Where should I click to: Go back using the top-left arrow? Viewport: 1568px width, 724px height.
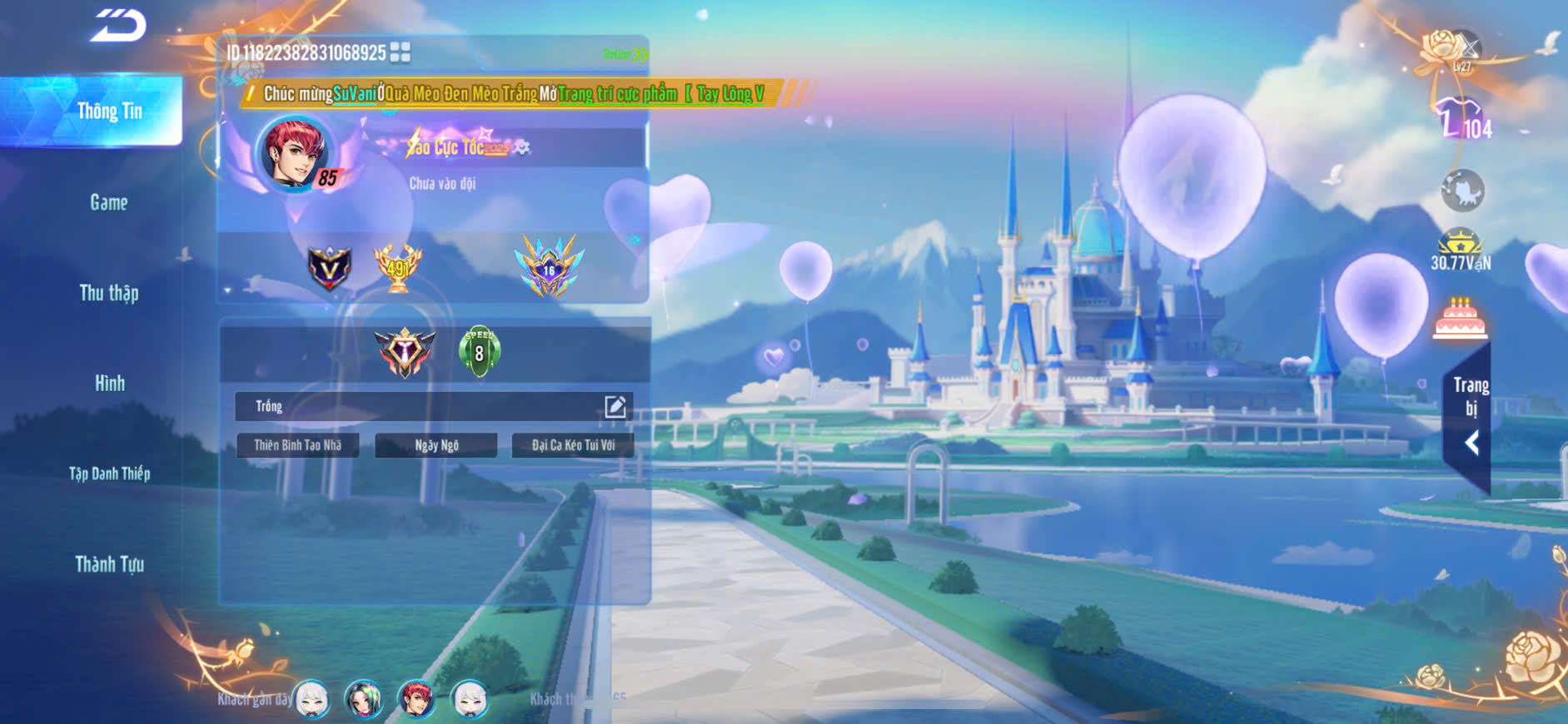pyautogui.click(x=118, y=25)
